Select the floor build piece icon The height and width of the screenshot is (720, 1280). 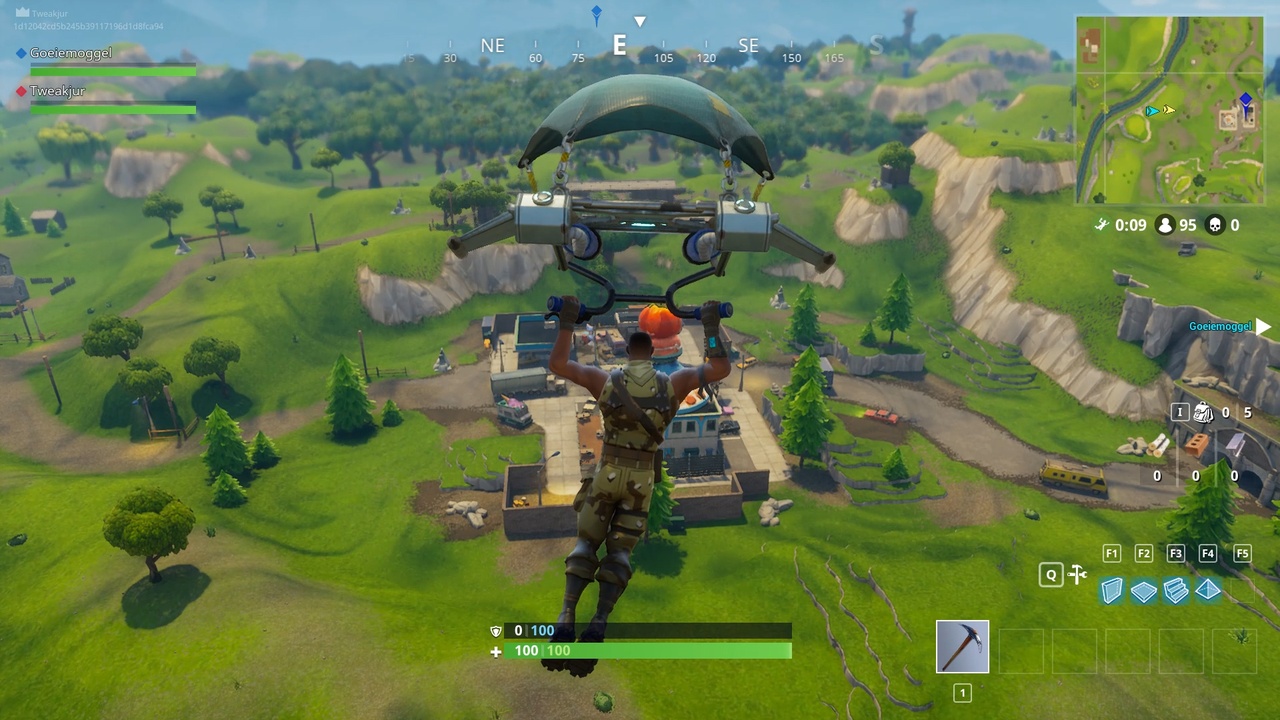[x=1144, y=590]
